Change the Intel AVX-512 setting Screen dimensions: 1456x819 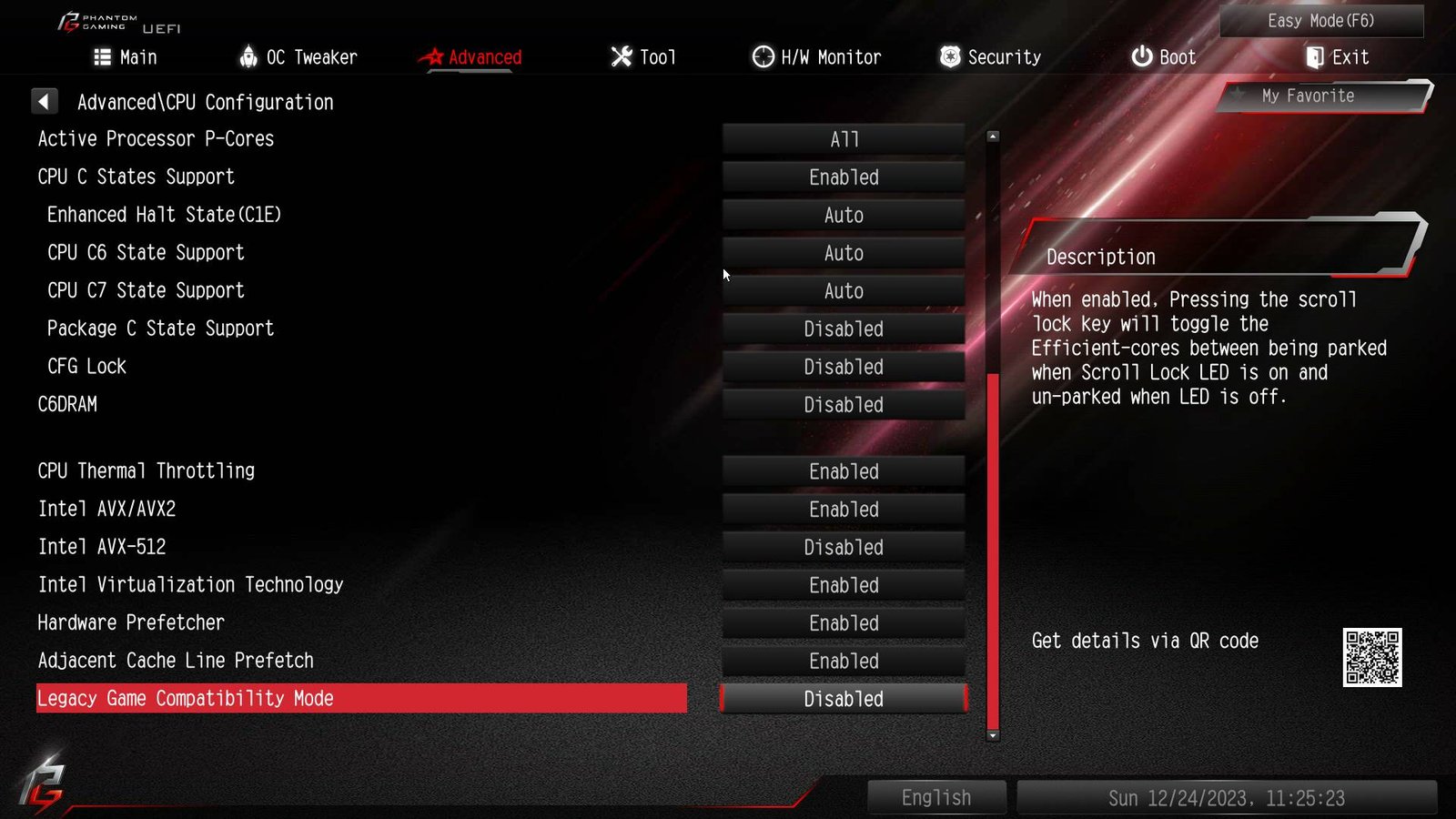coord(844,548)
